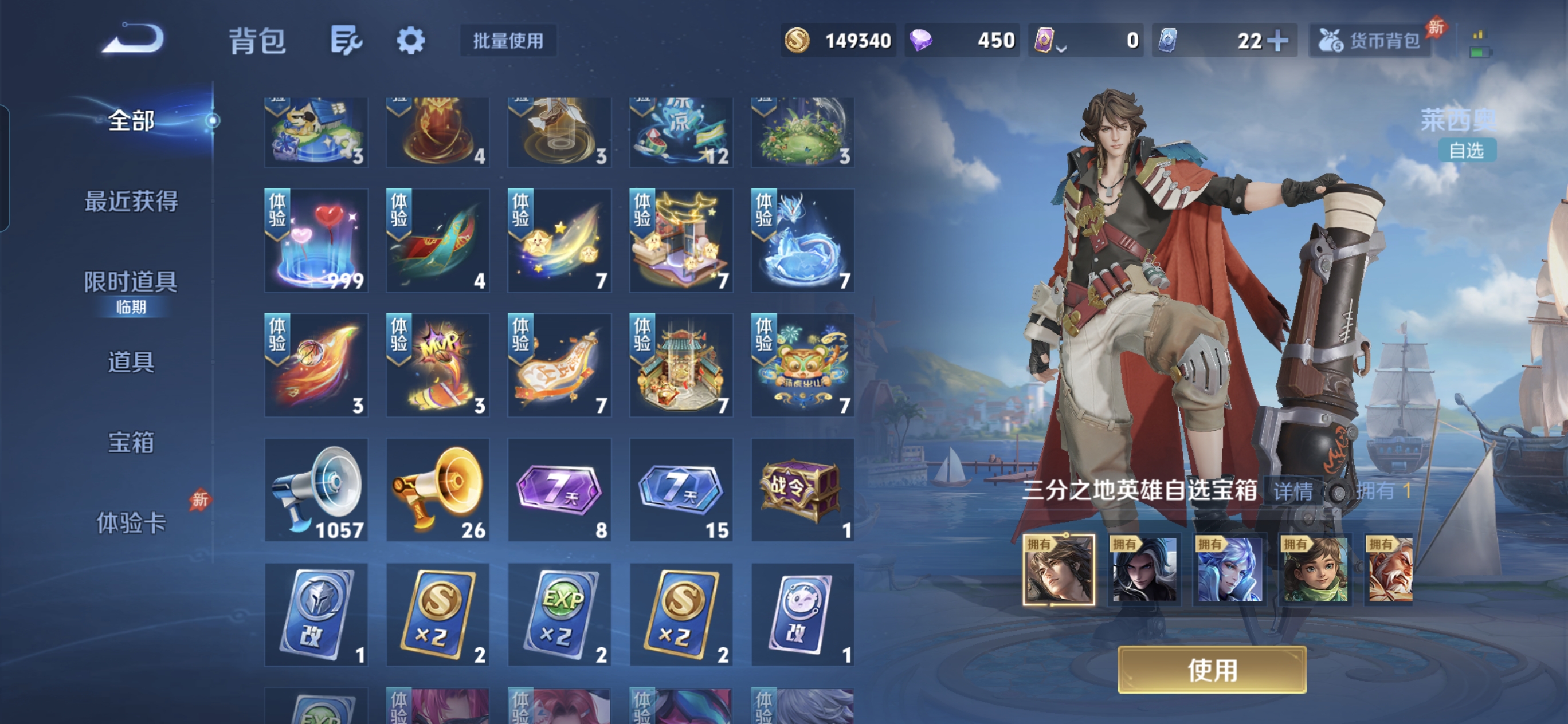1568x724 pixels.
Task: Open the 货币背包 currency bag
Action: click(x=1371, y=41)
